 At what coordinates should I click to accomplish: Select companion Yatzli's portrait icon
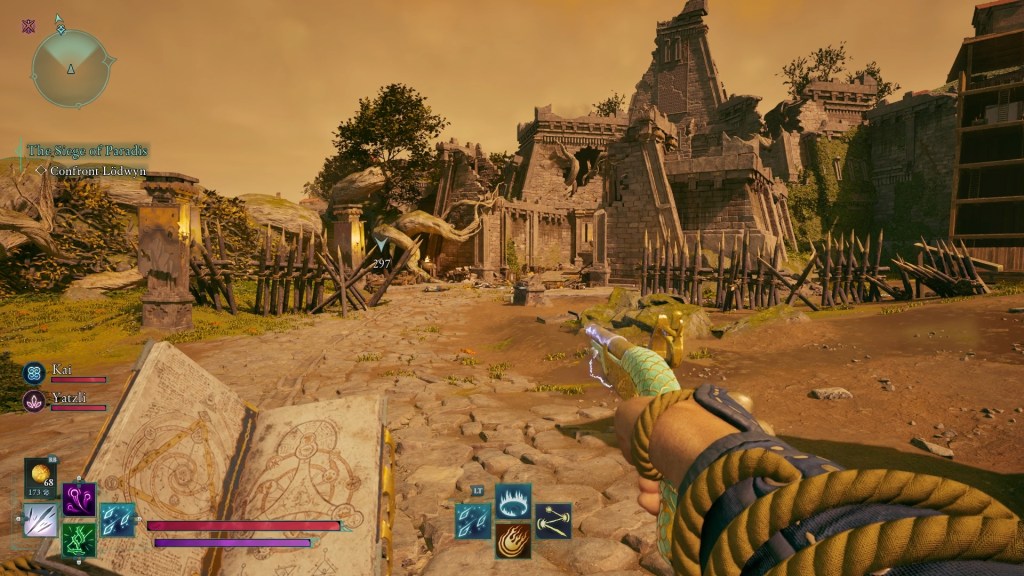pos(34,401)
